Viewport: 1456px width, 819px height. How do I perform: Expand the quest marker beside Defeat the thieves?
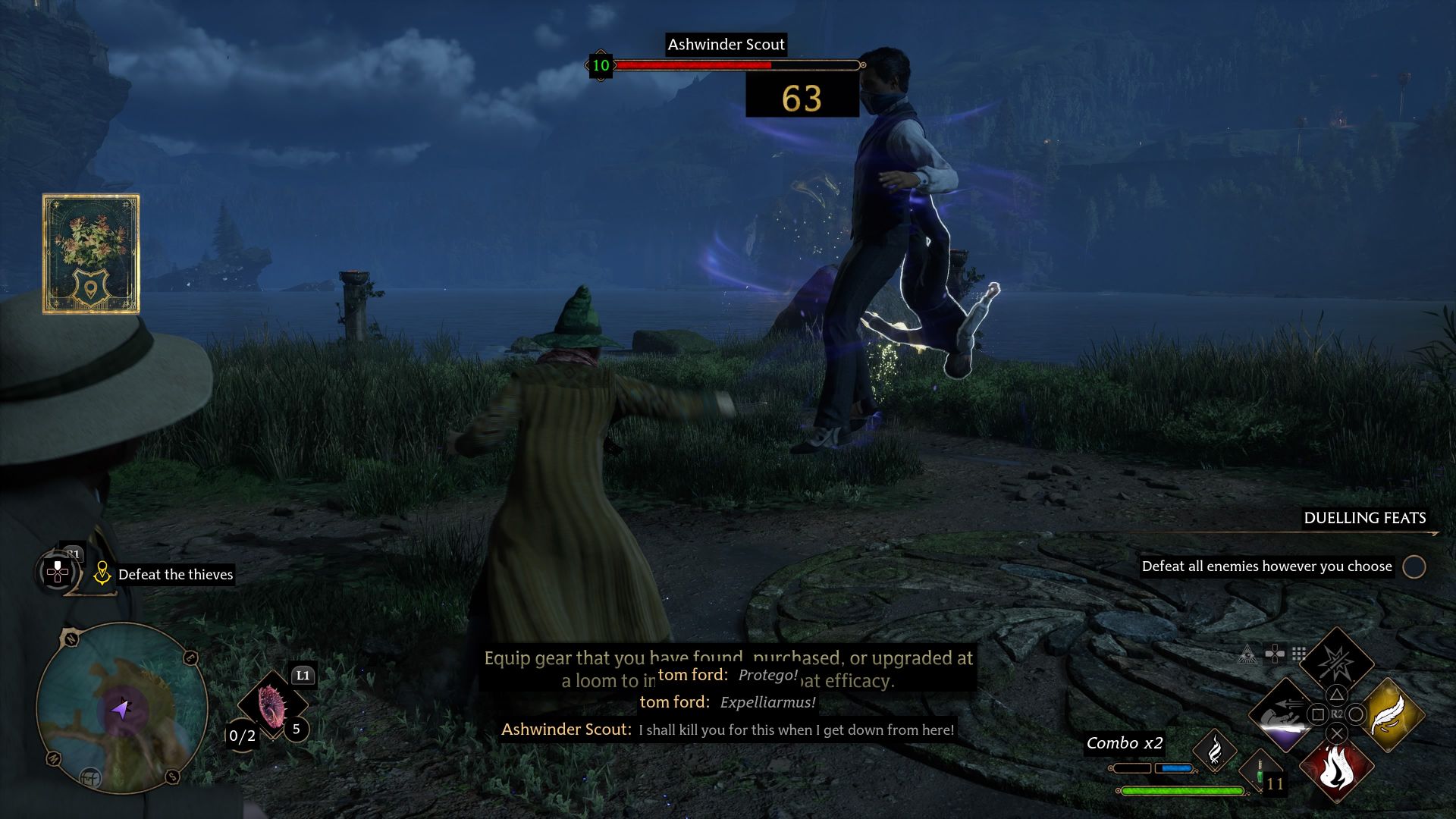(104, 574)
